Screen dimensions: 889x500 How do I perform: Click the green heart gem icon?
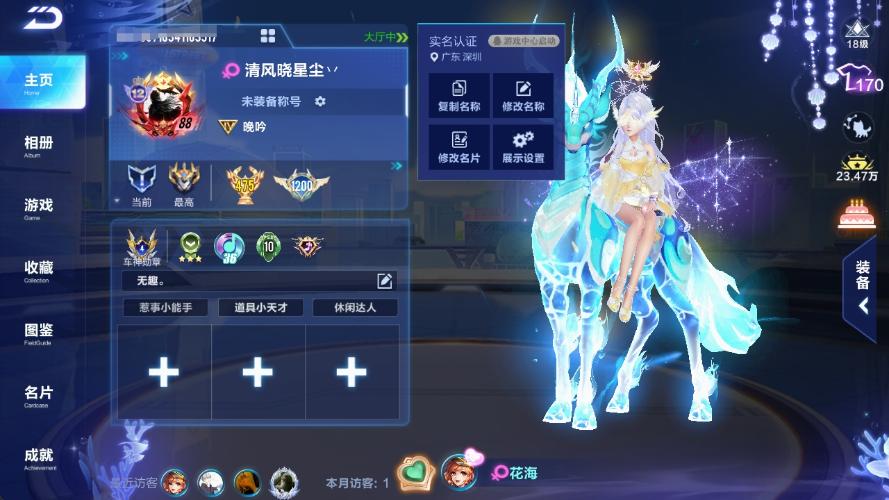(413, 472)
